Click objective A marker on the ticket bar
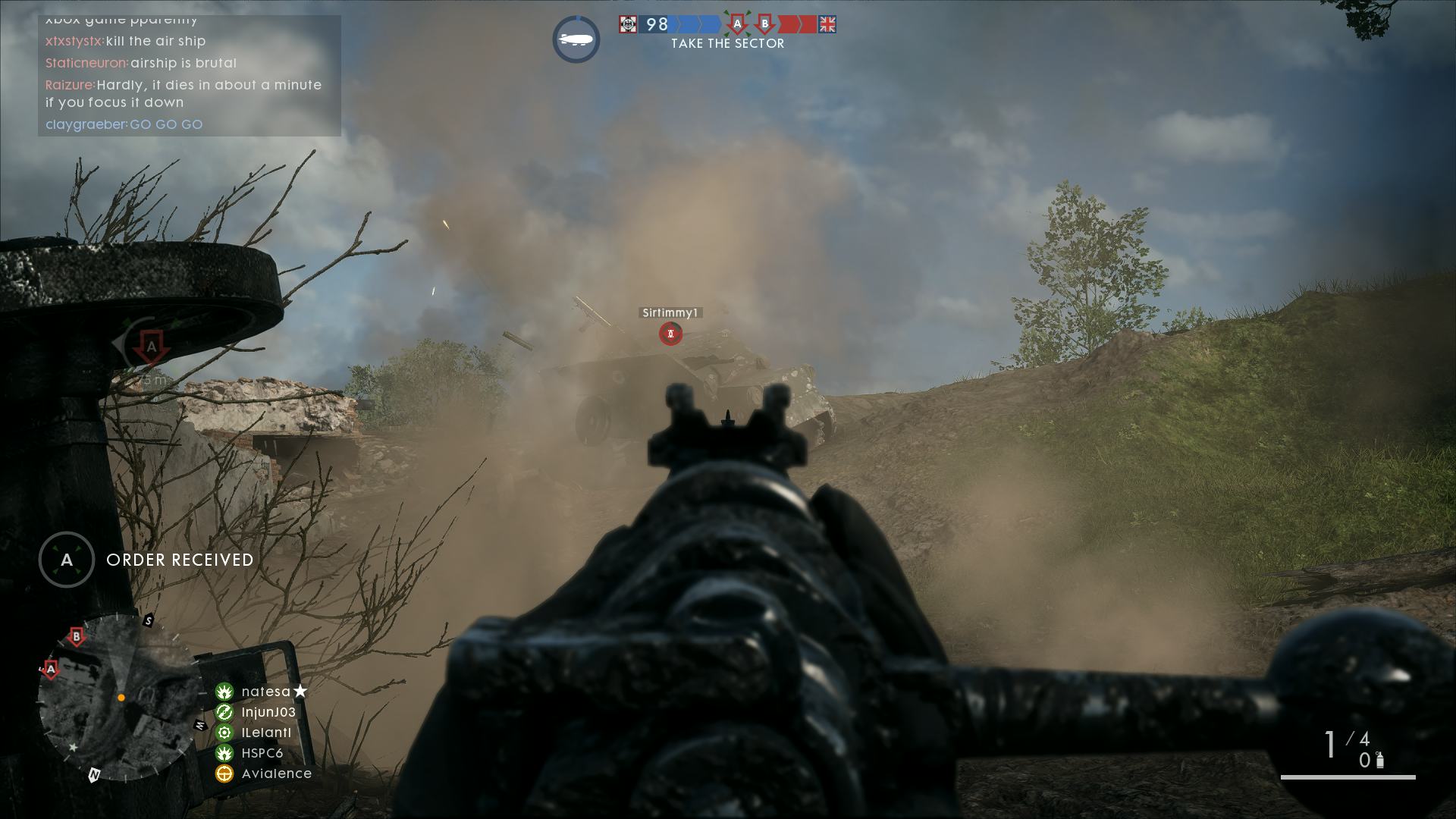This screenshot has width=1456, height=819. point(738,24)
